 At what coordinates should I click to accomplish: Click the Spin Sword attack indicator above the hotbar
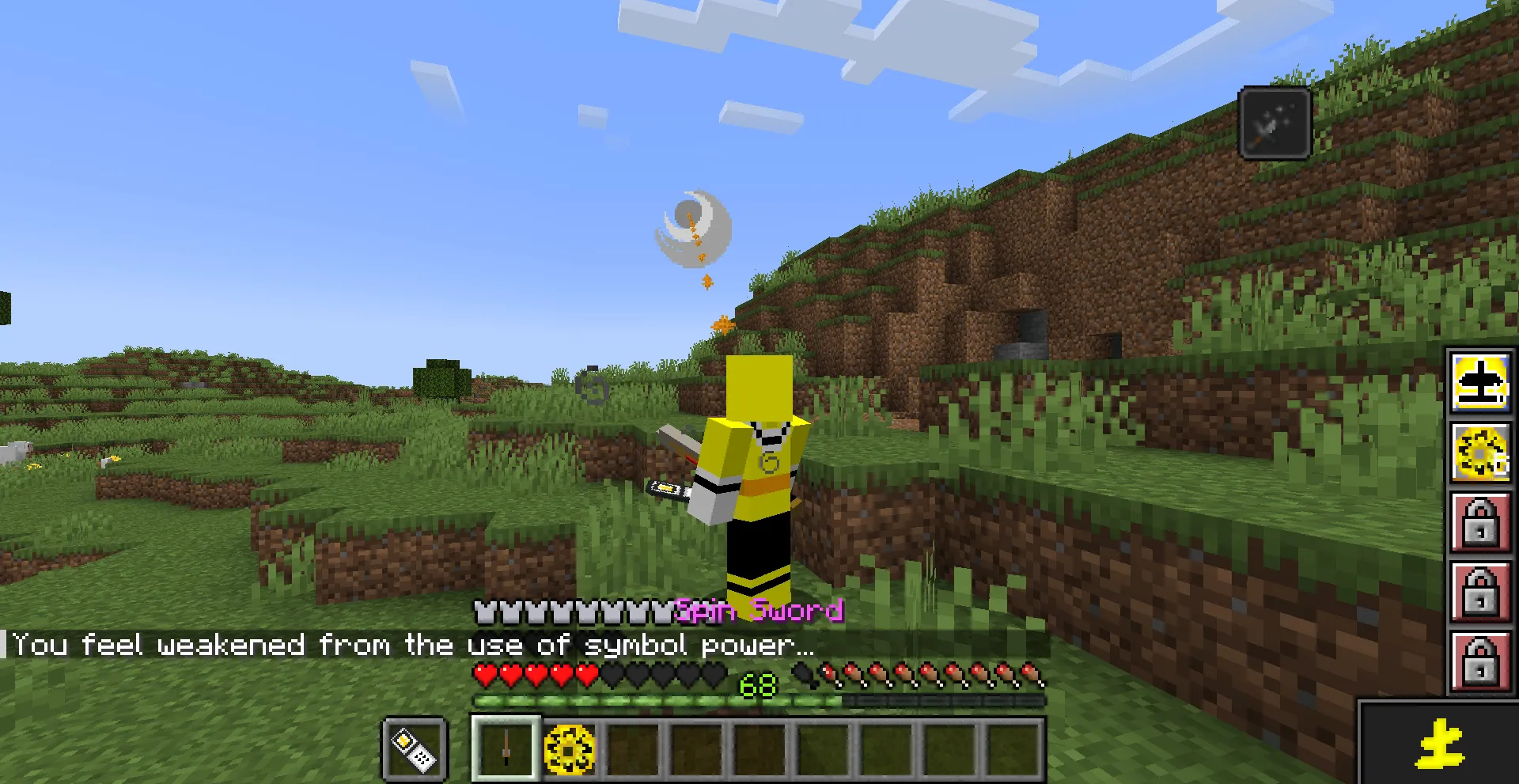click(757, 611)
